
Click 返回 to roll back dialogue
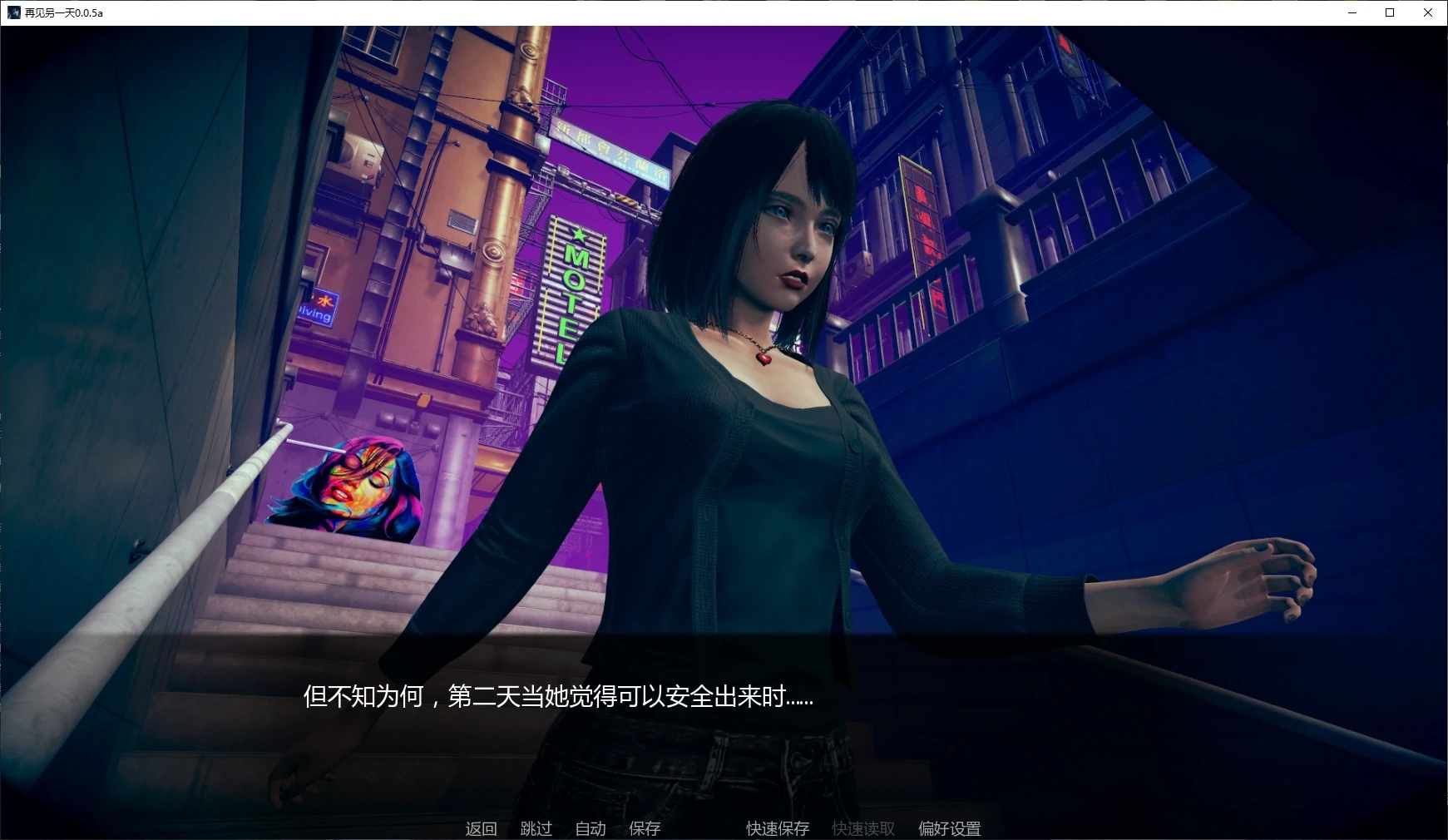click(x=481, y=828)
